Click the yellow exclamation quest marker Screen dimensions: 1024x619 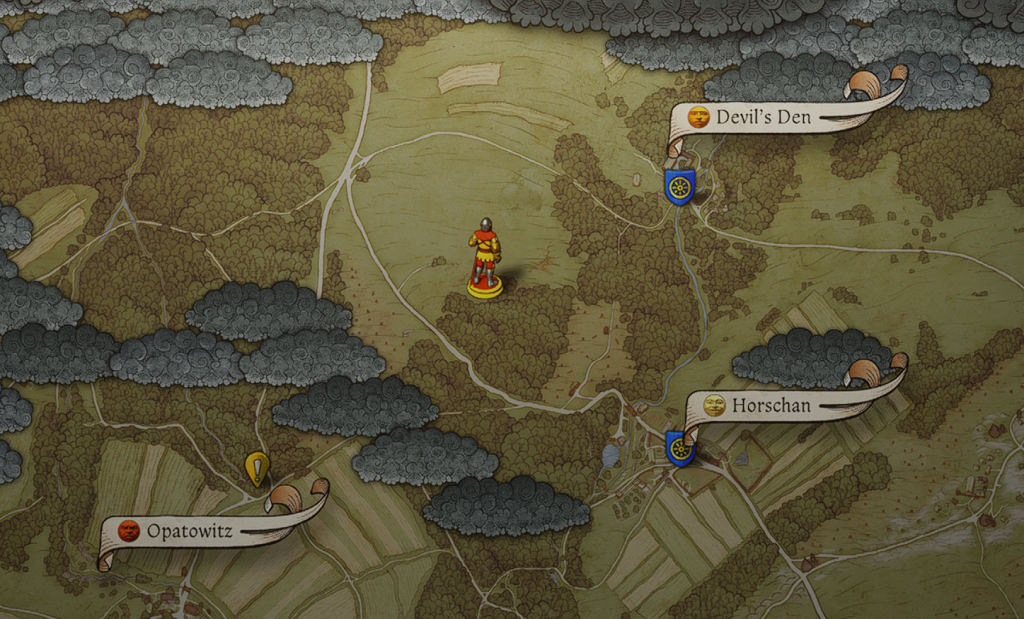coord(257,467)
